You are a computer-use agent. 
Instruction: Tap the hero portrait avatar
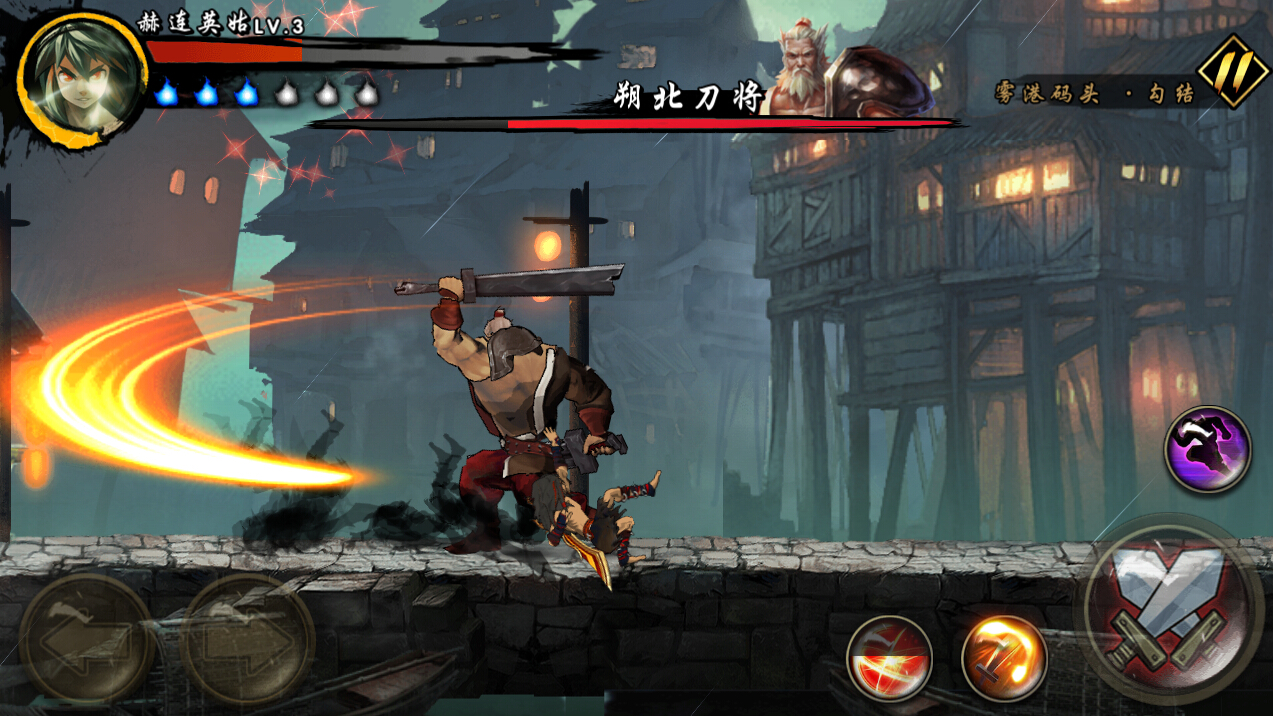tap(82, 80)
